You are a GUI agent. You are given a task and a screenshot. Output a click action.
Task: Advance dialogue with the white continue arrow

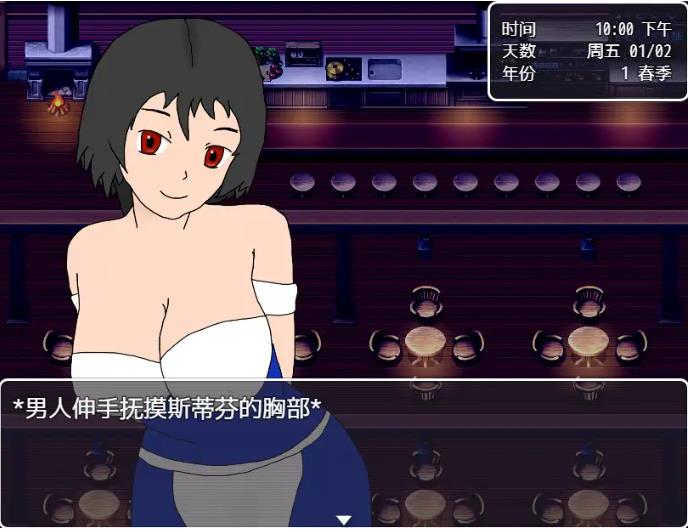tap(343, 520)
